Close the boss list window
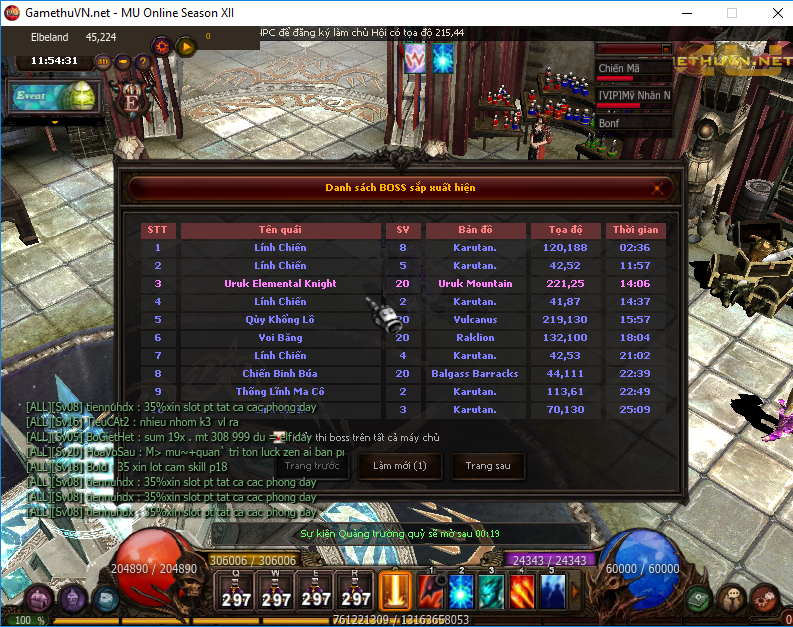Viewport: 793px width, 627px height. point(657,187)
